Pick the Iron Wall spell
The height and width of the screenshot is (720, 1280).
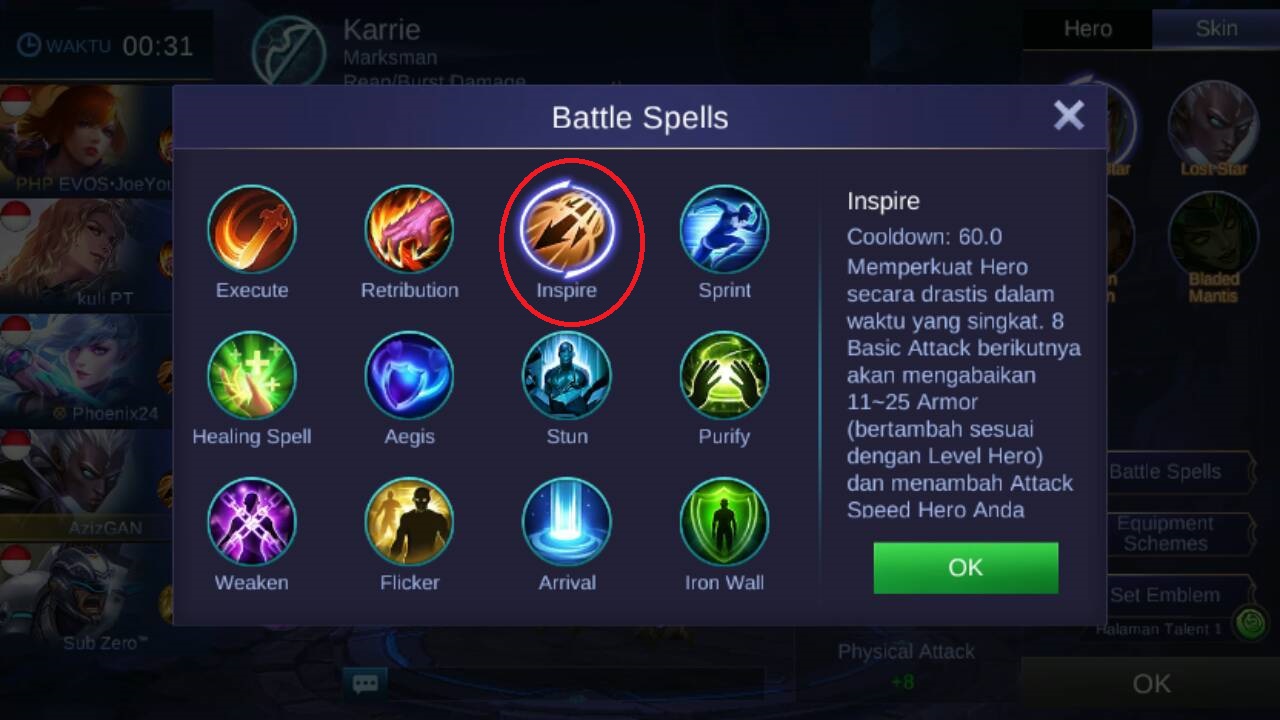(724, 522)
